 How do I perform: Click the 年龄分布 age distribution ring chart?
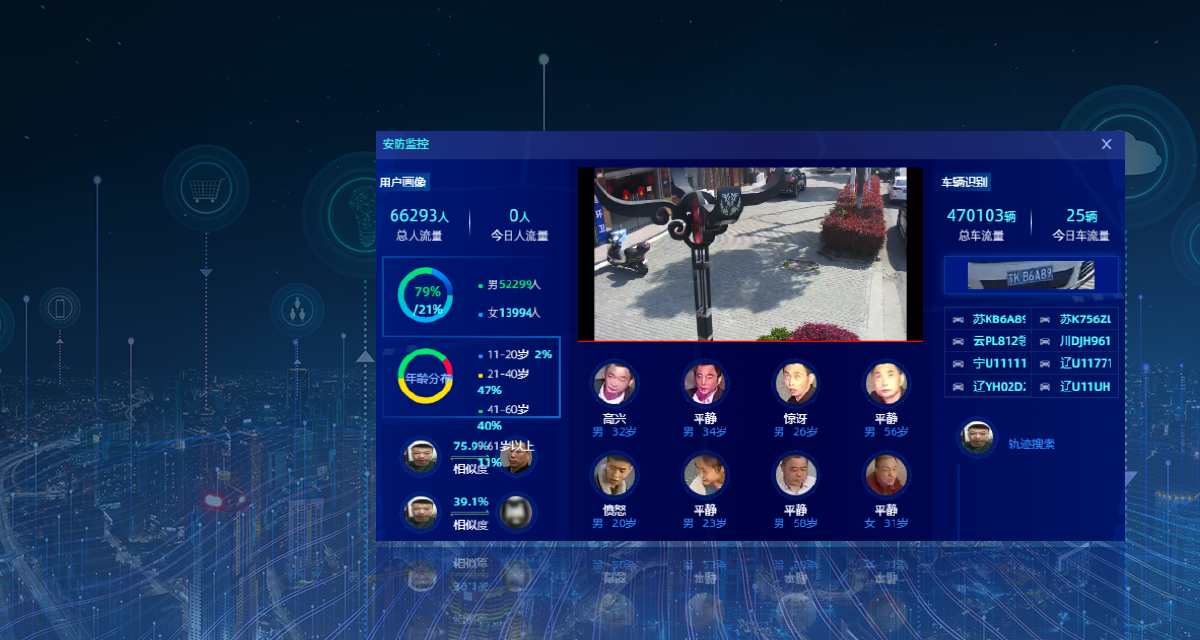[x=425, y=376]
